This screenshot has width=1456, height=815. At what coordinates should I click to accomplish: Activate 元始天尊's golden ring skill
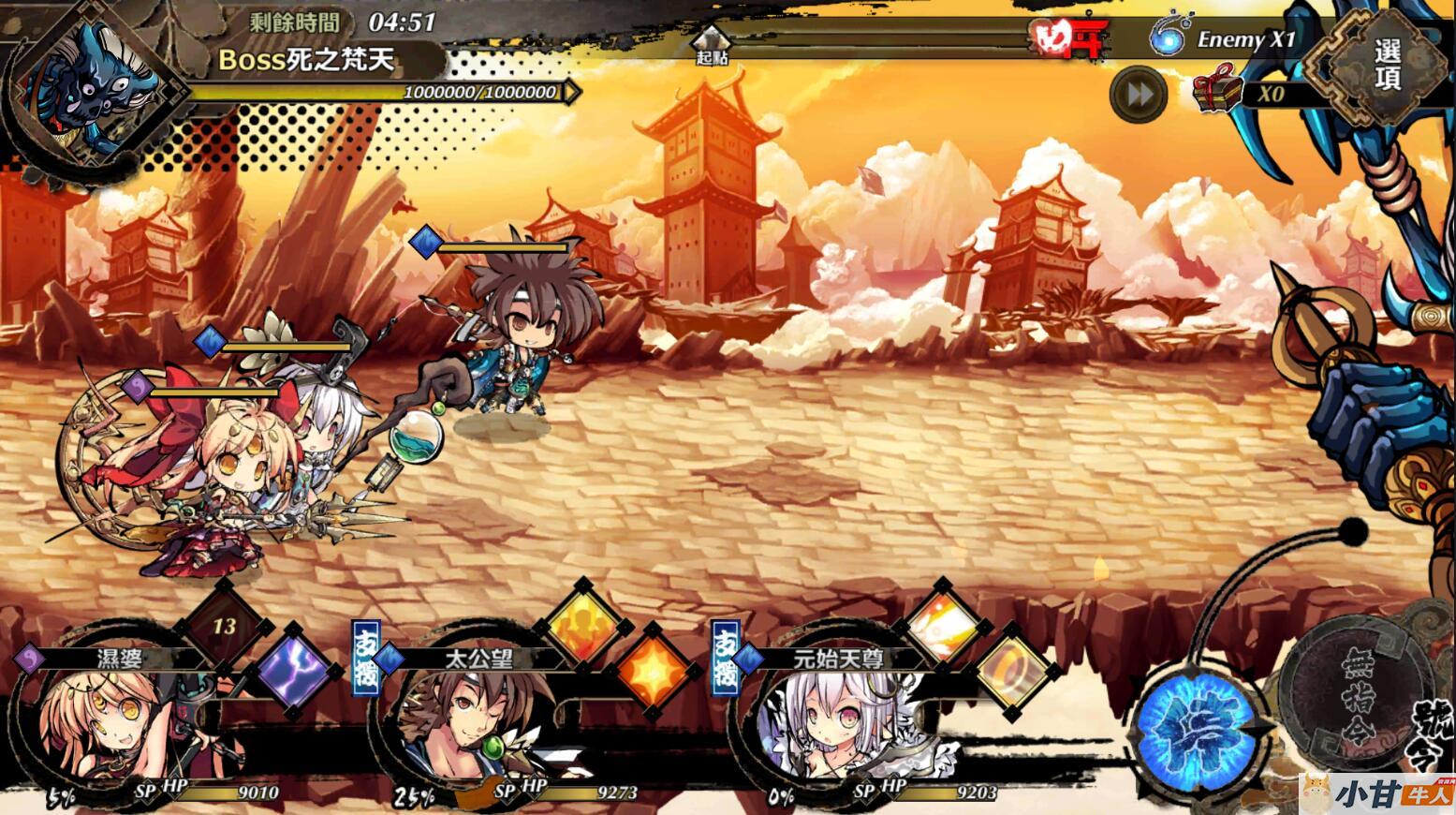click(x=1013, y=672)
